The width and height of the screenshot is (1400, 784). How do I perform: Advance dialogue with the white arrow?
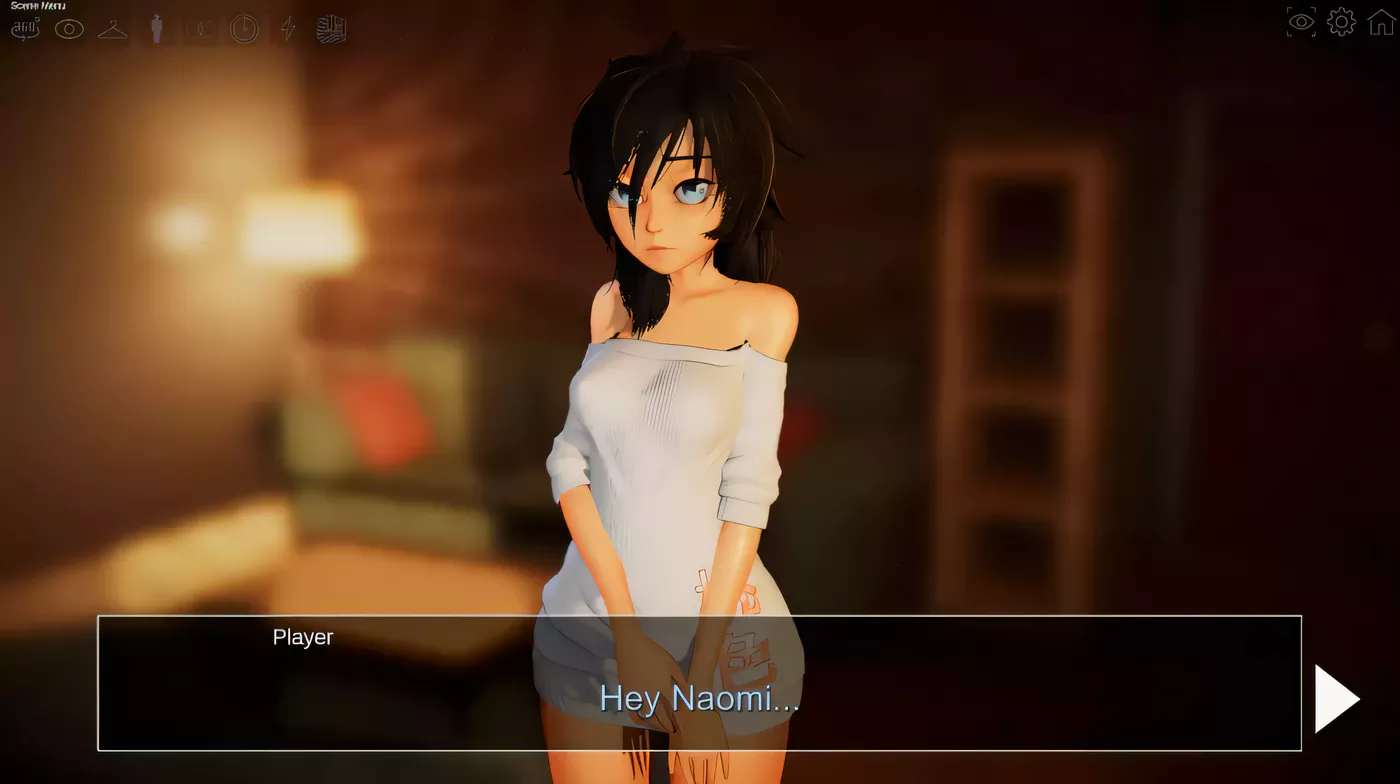click(1336, 698)
